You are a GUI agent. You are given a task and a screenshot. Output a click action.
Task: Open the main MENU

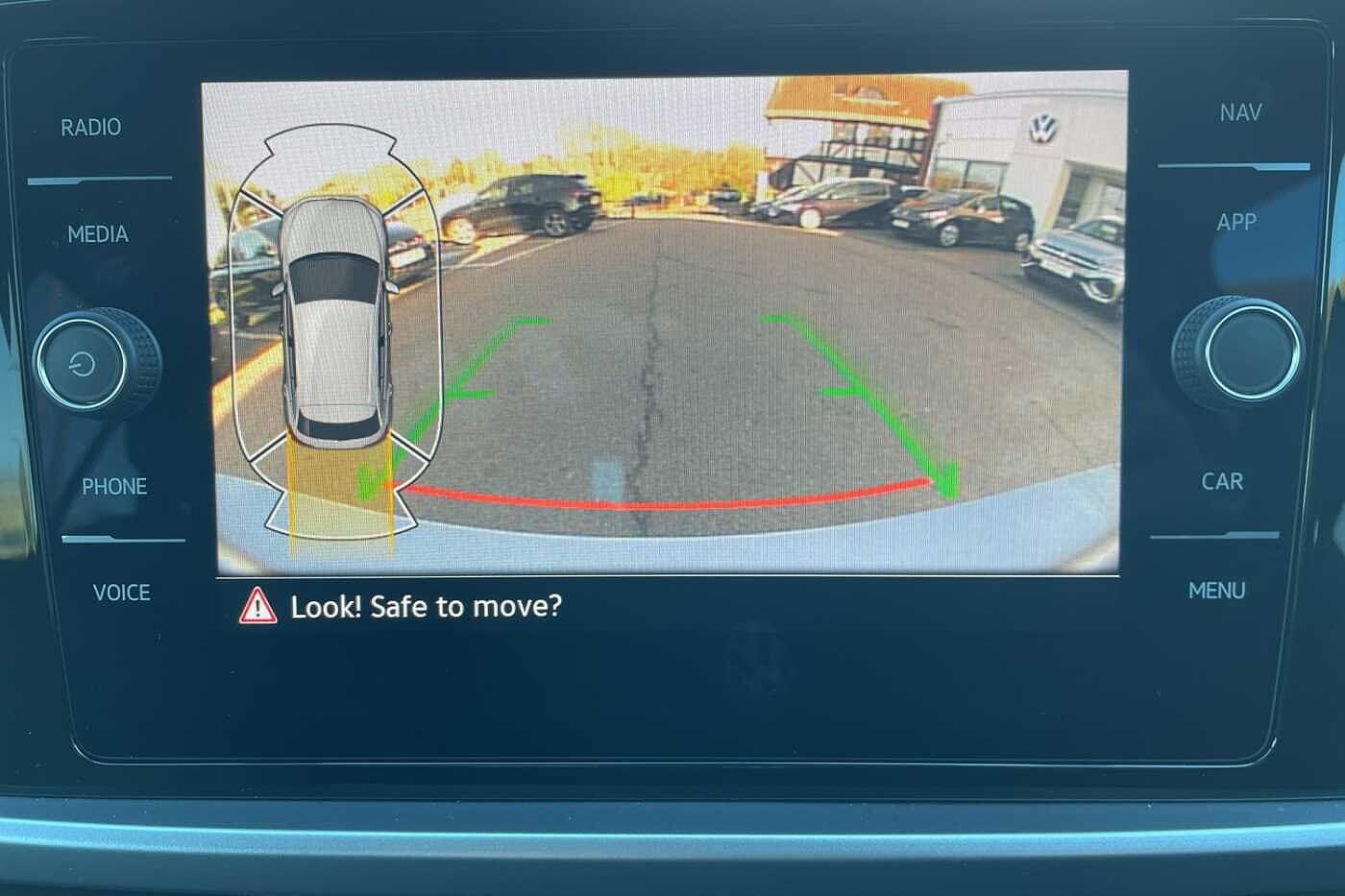click(x=1216, y=591)
